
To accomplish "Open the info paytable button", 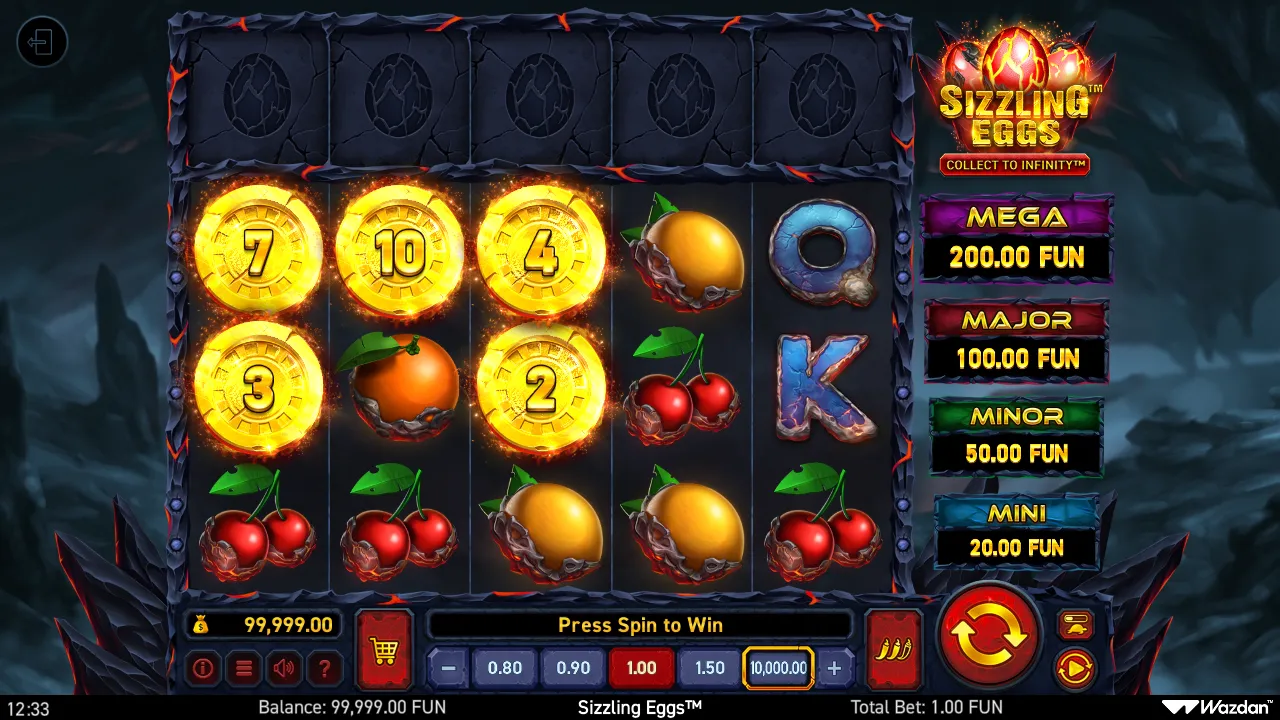I will pos(203,668).
